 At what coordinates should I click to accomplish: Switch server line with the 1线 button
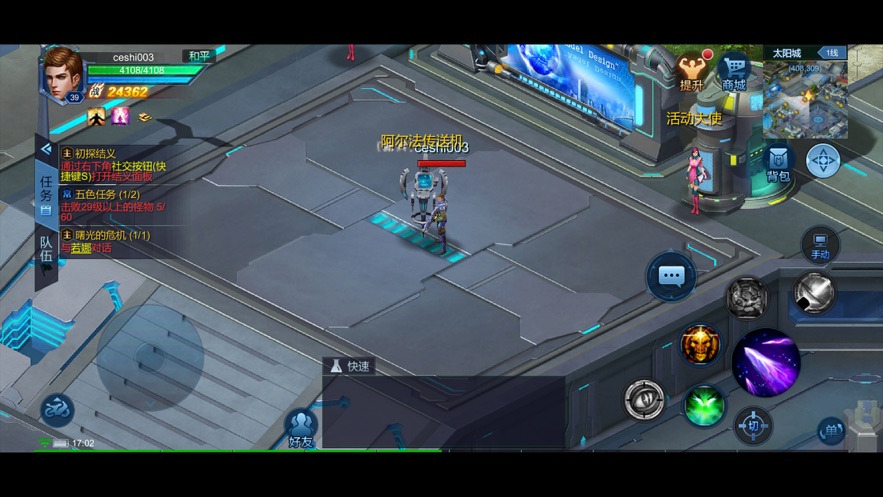coord(831,53)
